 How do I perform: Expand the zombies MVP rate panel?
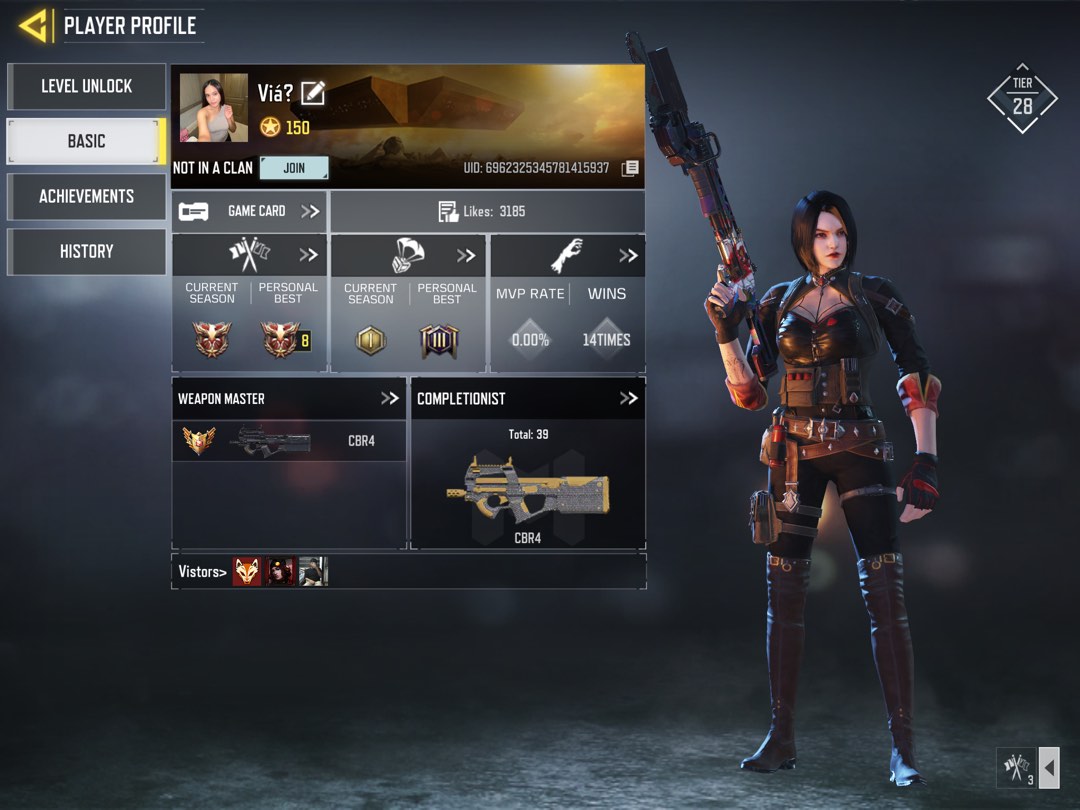[627, 255]
